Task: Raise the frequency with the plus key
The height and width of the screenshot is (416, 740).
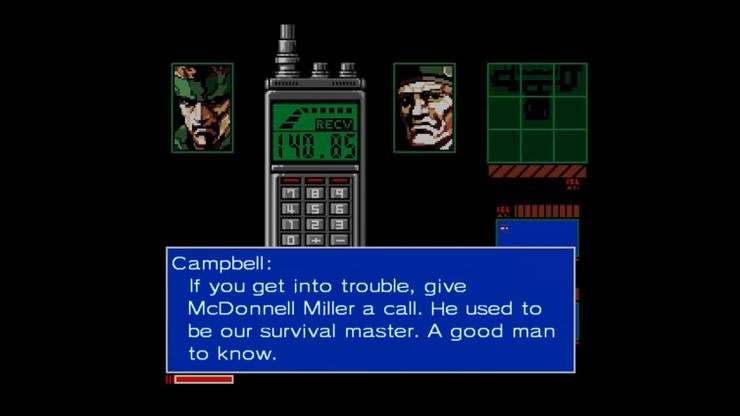Action: [314, 240]
